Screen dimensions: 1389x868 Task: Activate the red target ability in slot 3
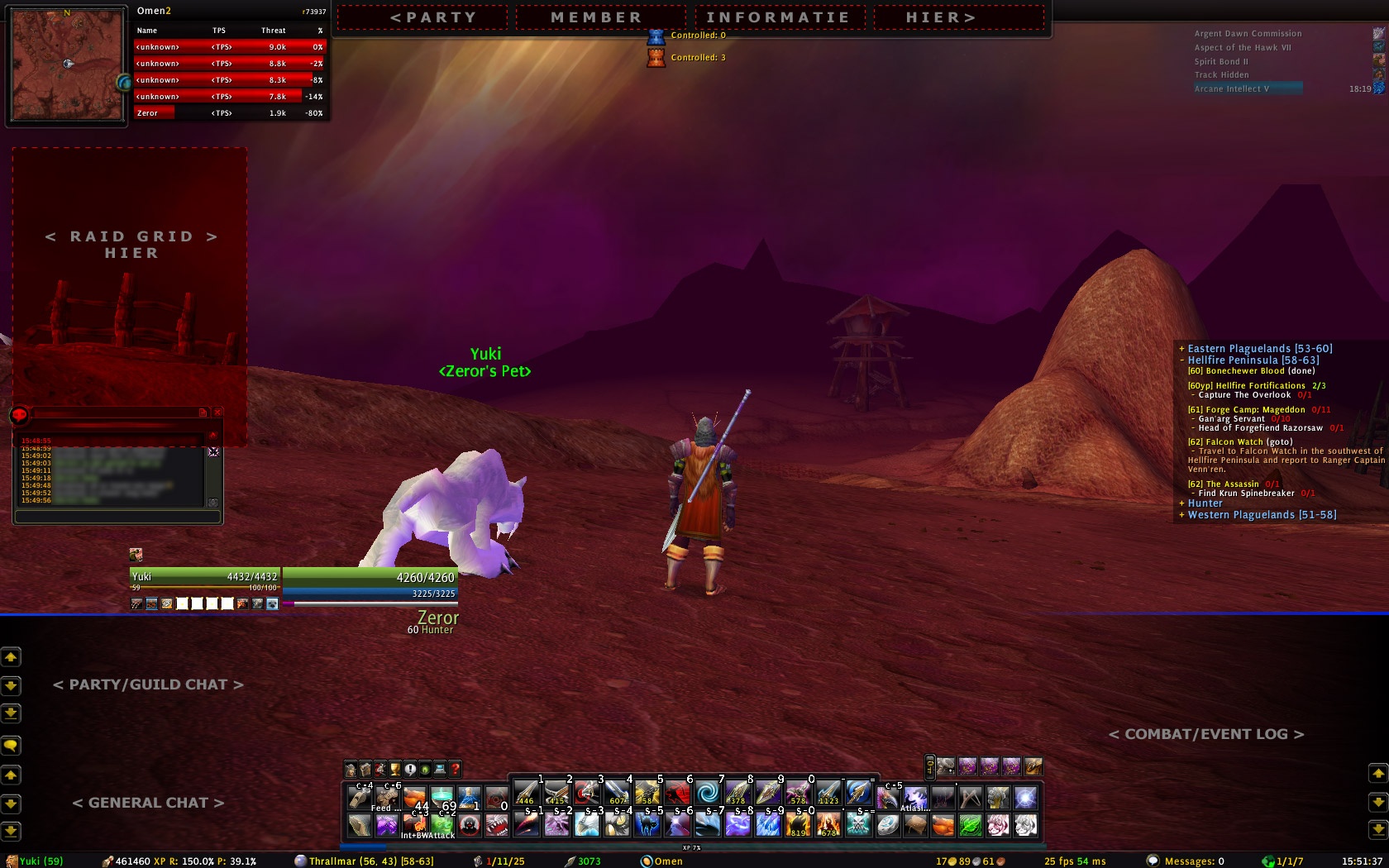[x=586, y=794]
